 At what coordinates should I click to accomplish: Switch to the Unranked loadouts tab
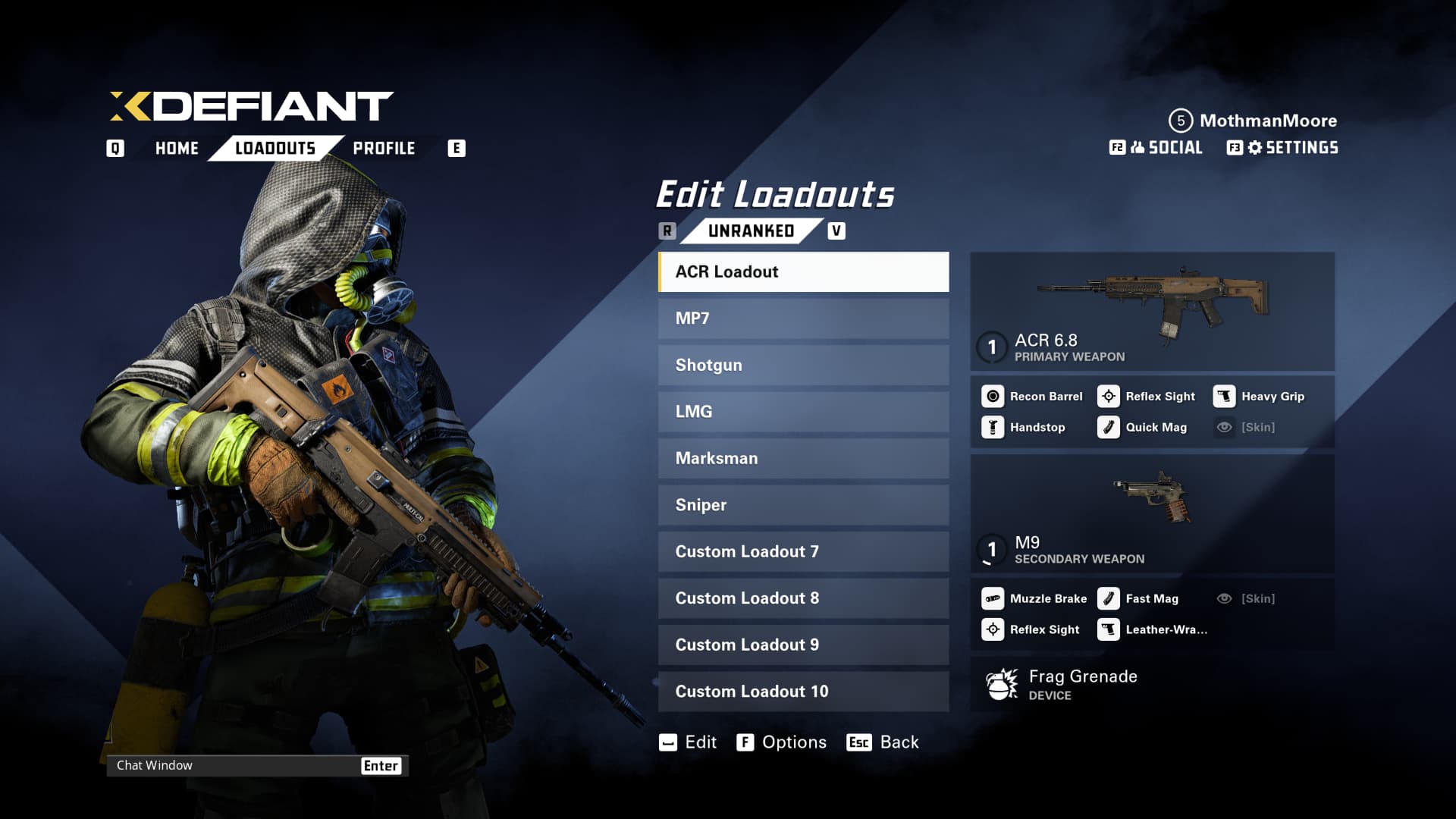pos(751,231)
